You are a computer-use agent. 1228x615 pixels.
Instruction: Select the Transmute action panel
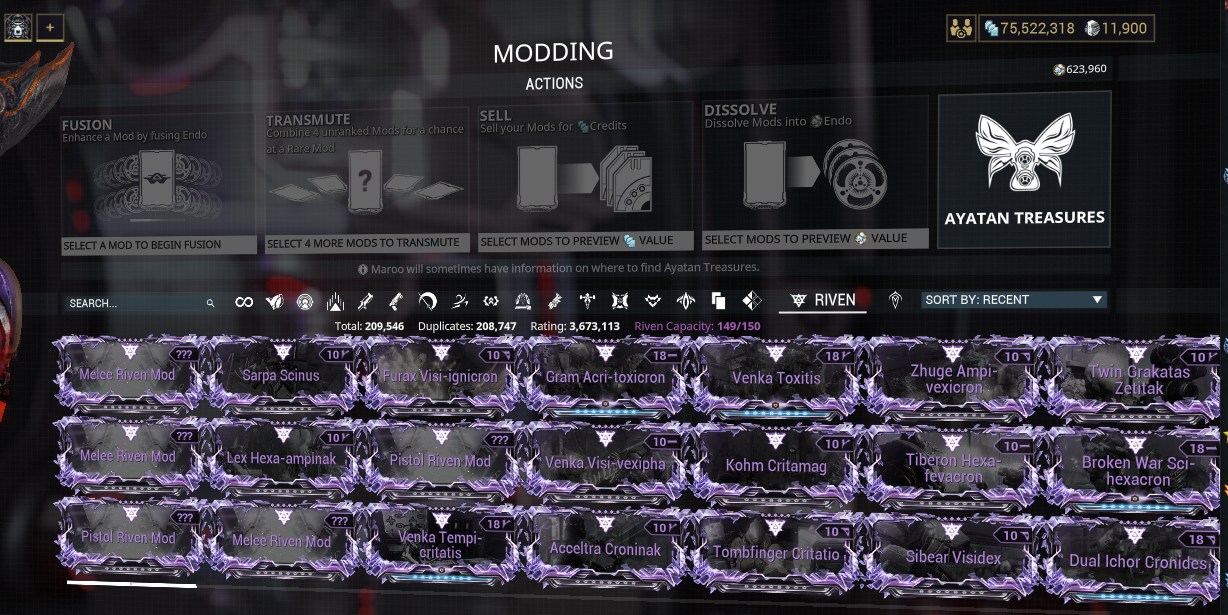[365, 181]
